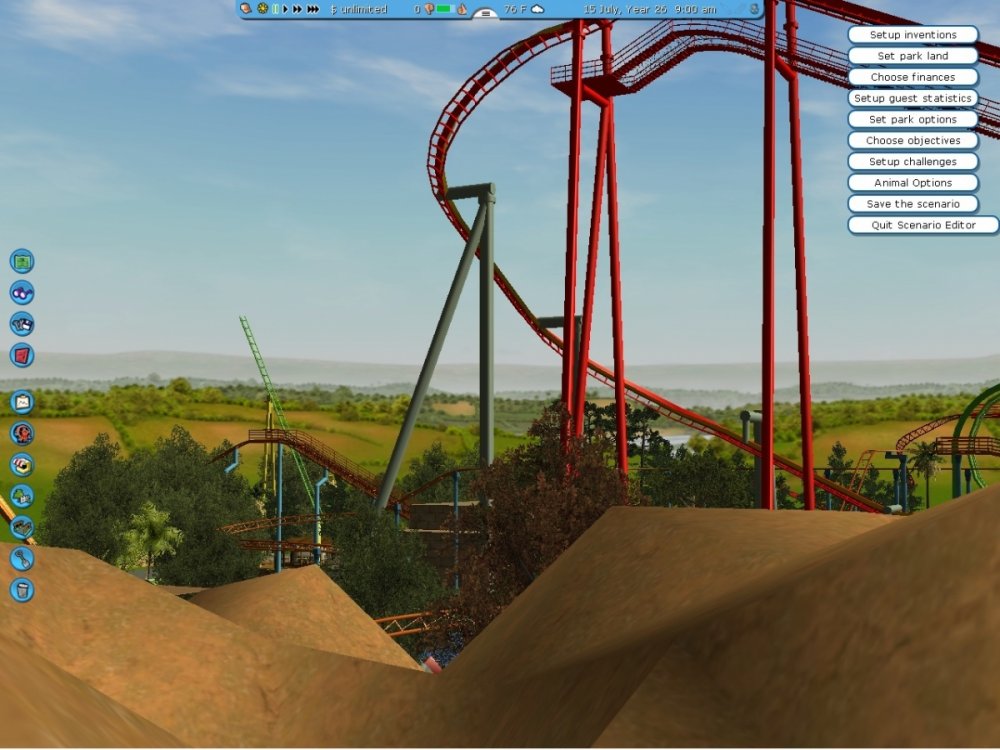The width and height of the screenshot is (1000, 750).
Task: Open the shops and stalls icon
Action: coord(22,465)
